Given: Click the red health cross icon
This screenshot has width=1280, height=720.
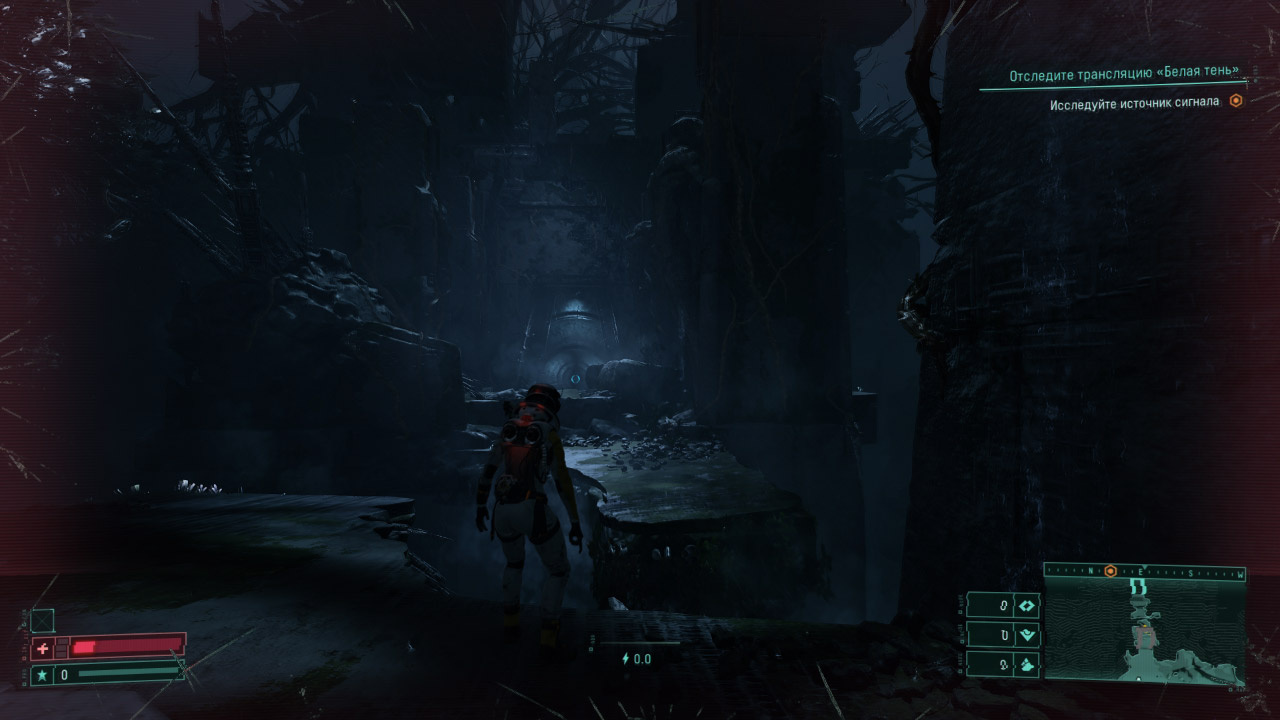Looking at the screenshot, I should (42, 648).
